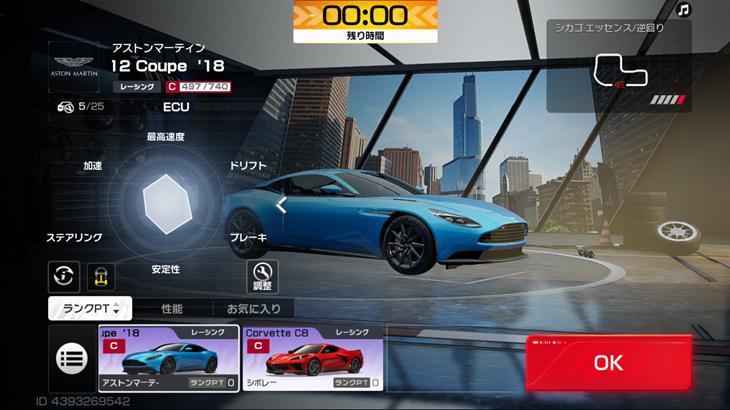The width and height of the screenshot is (730, 410).
Task: Show car info with the circular i icon
Action: tap(63, 275)
